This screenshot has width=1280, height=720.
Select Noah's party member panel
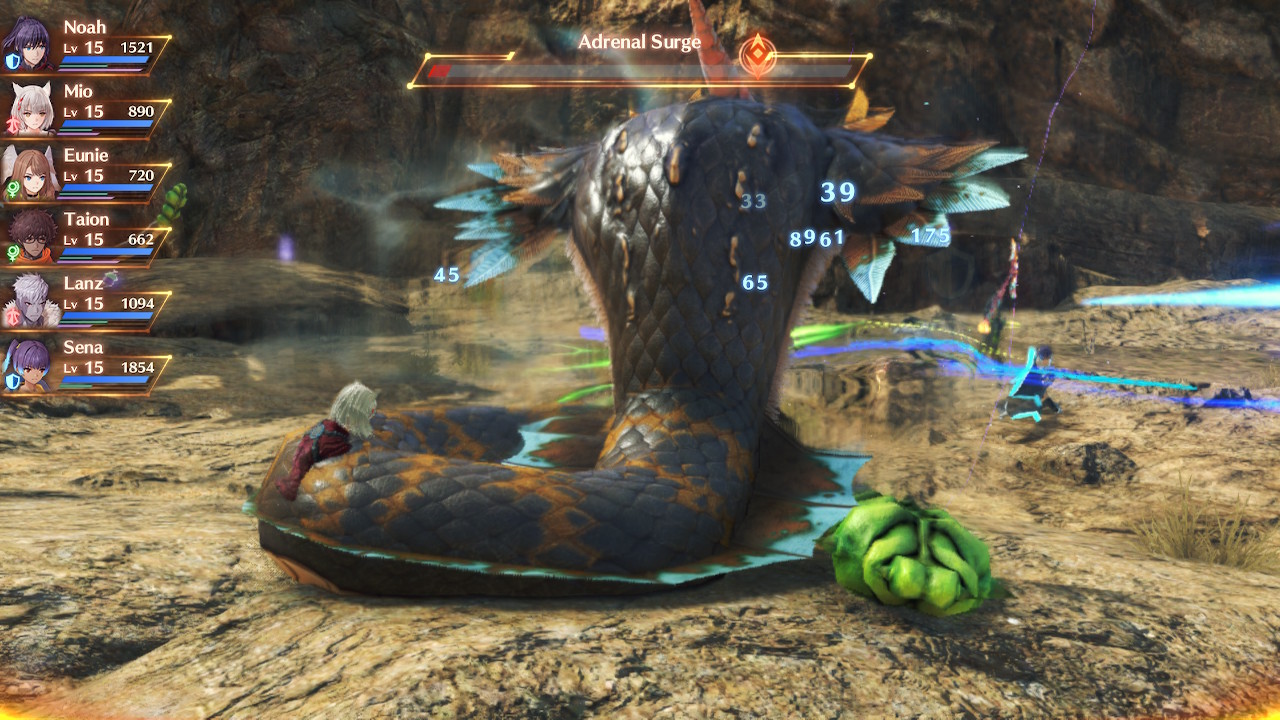click(88, 46)
